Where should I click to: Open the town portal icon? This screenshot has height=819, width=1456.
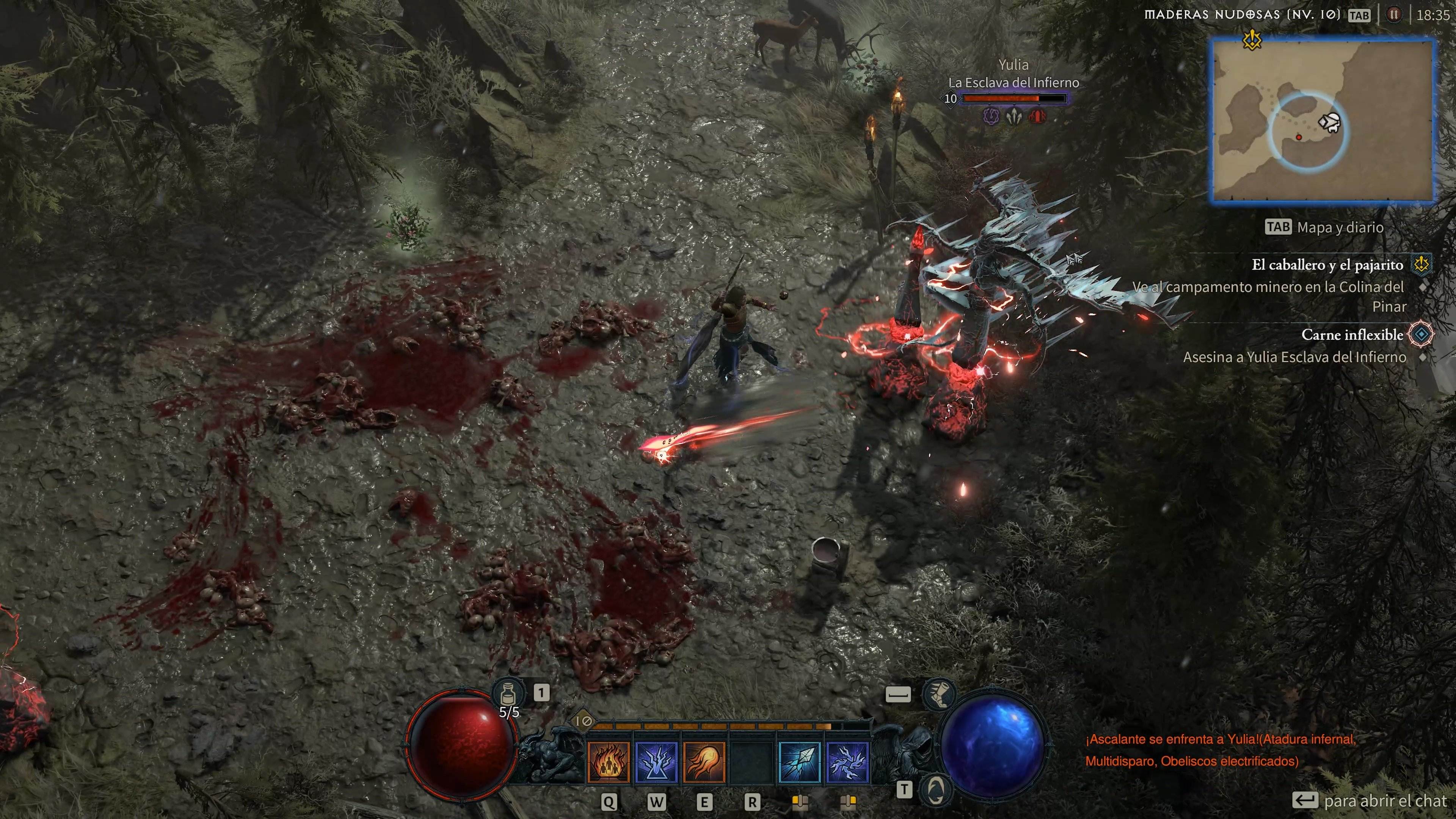point(935,789)
